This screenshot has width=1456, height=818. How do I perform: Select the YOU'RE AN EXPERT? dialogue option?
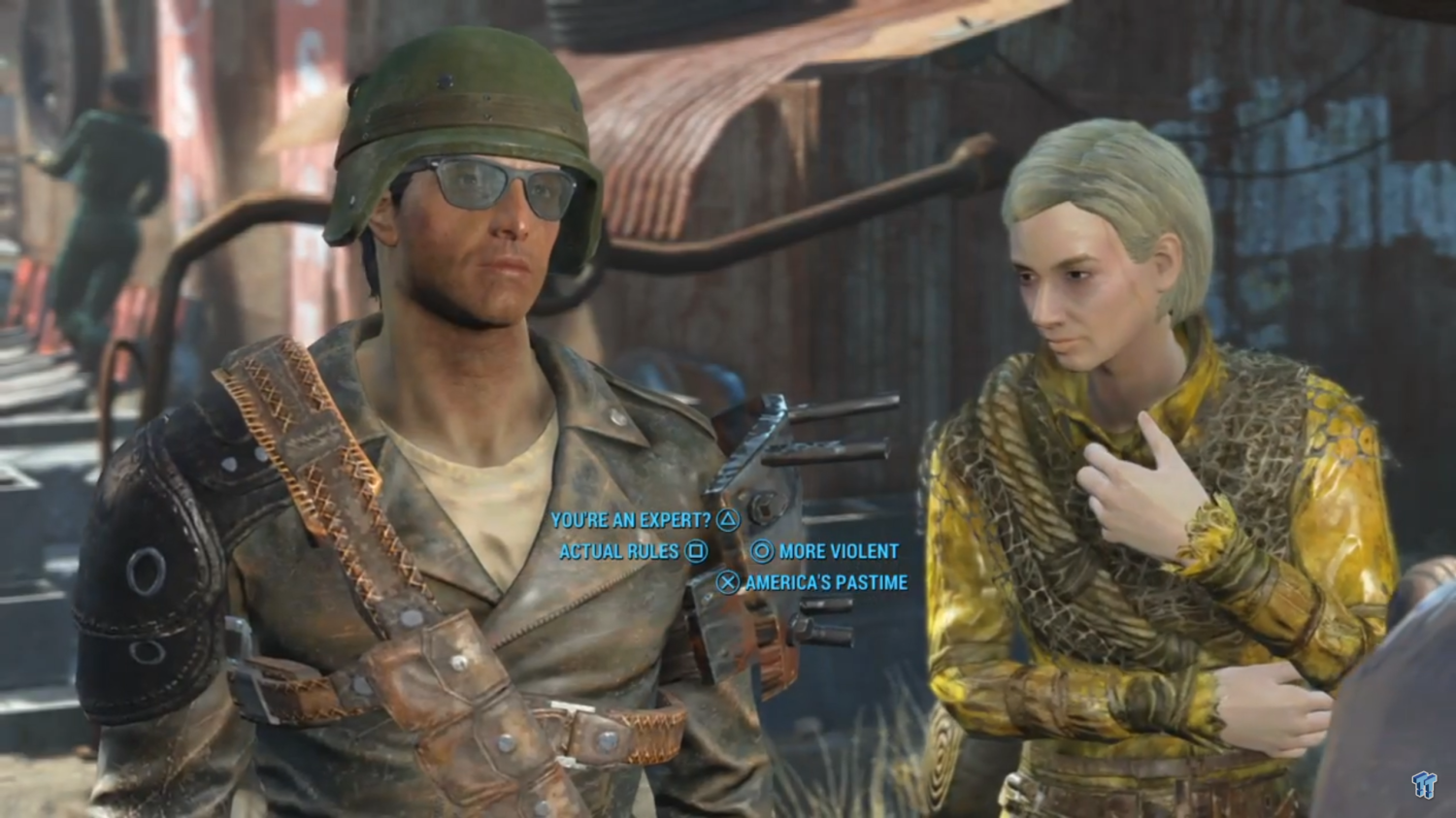pyautogui.click(x=633, y=520)
